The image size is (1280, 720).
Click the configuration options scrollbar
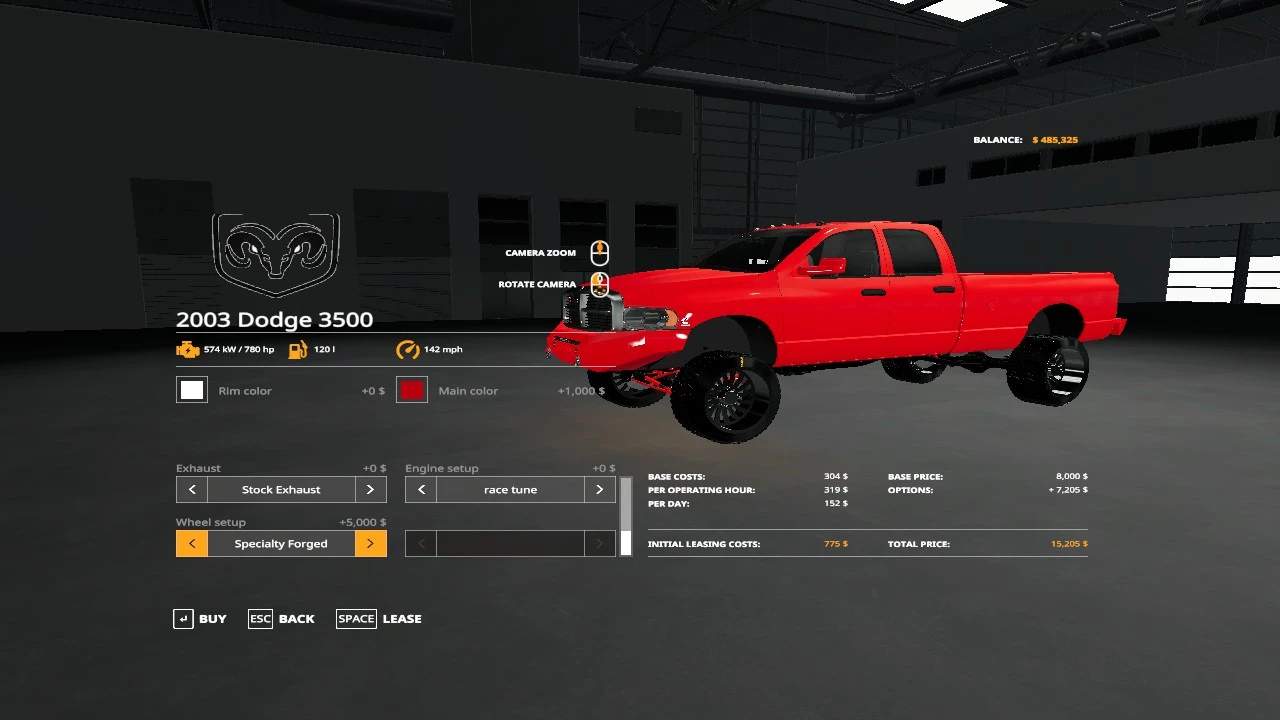[626, 516]
